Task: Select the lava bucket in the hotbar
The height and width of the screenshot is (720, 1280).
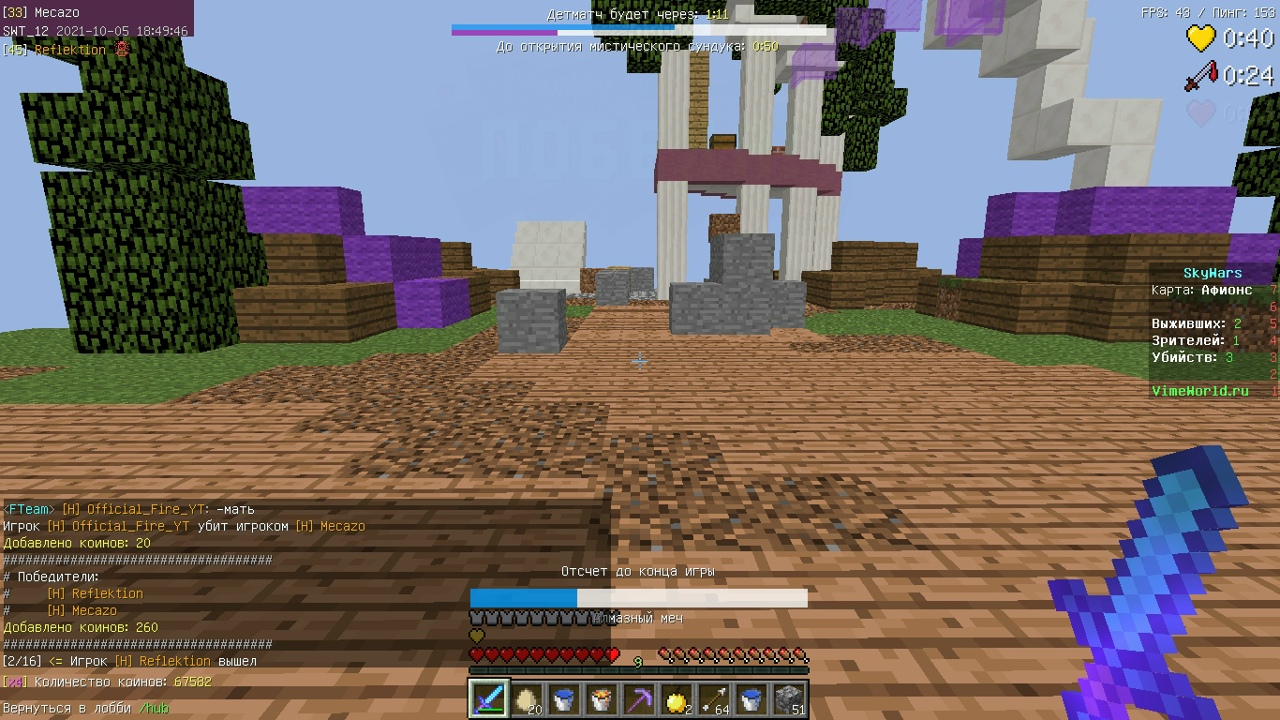Action: point(599,697)
